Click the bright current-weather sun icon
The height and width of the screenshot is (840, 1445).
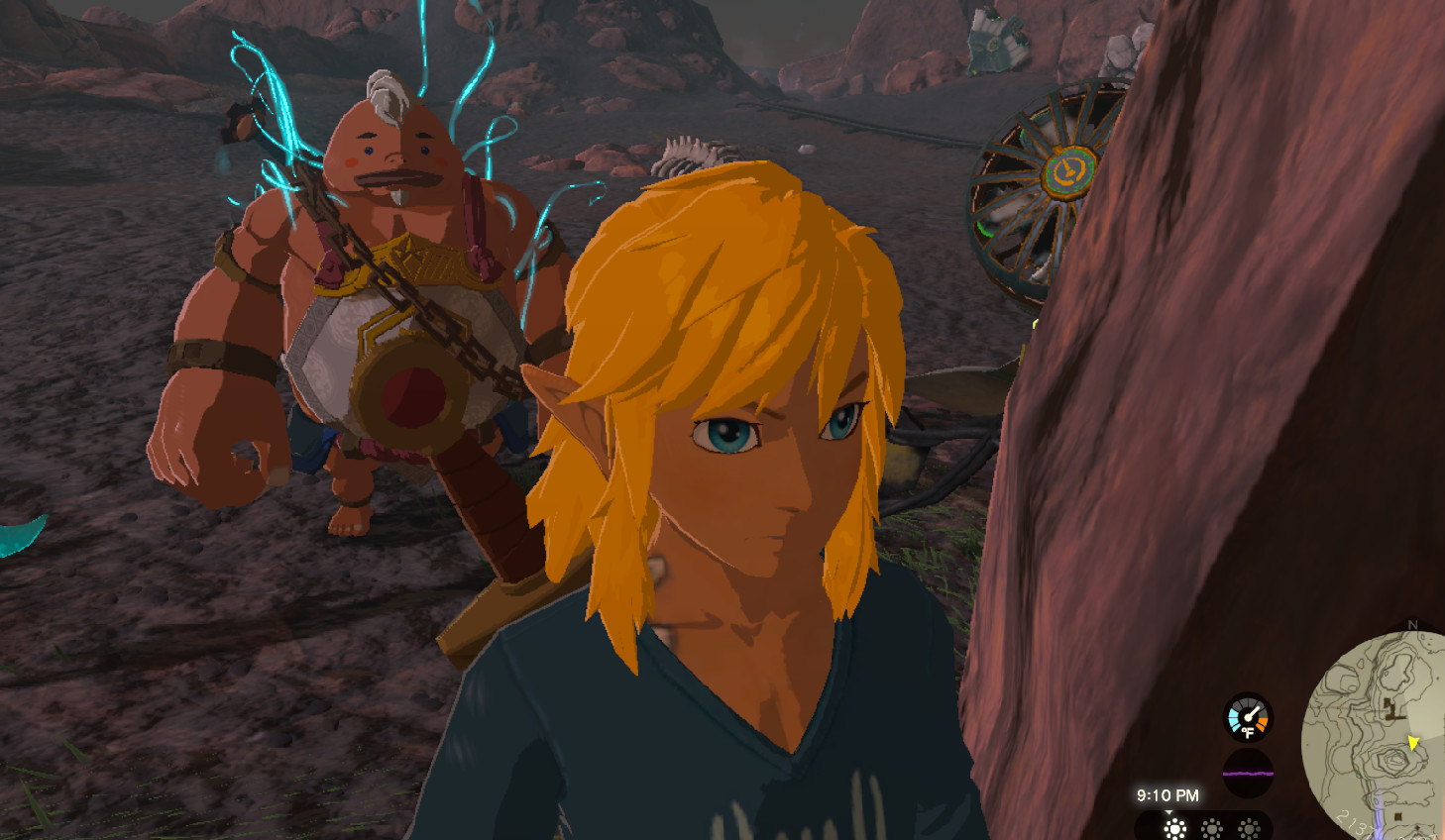click(x=1175, y=826)
